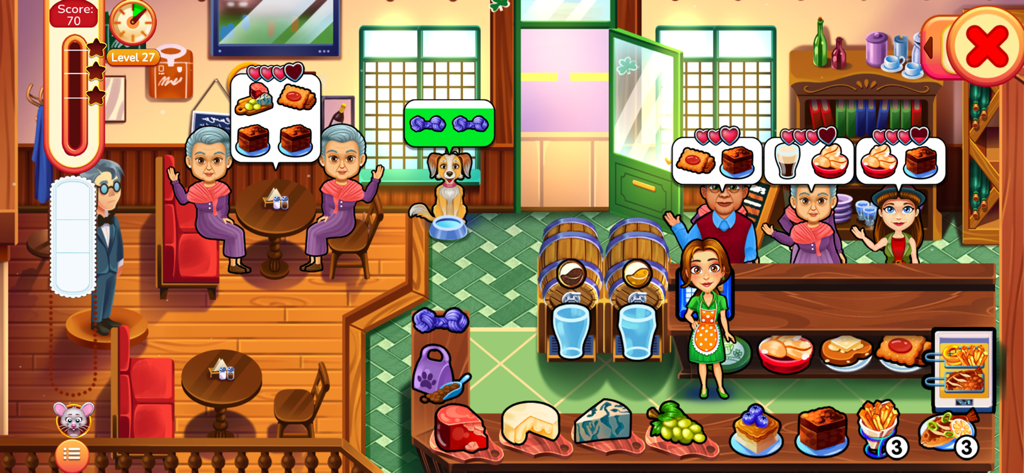Select the bowl of croissants on the shelf
Screen dimensions: 1024x473
pos(785,351)
